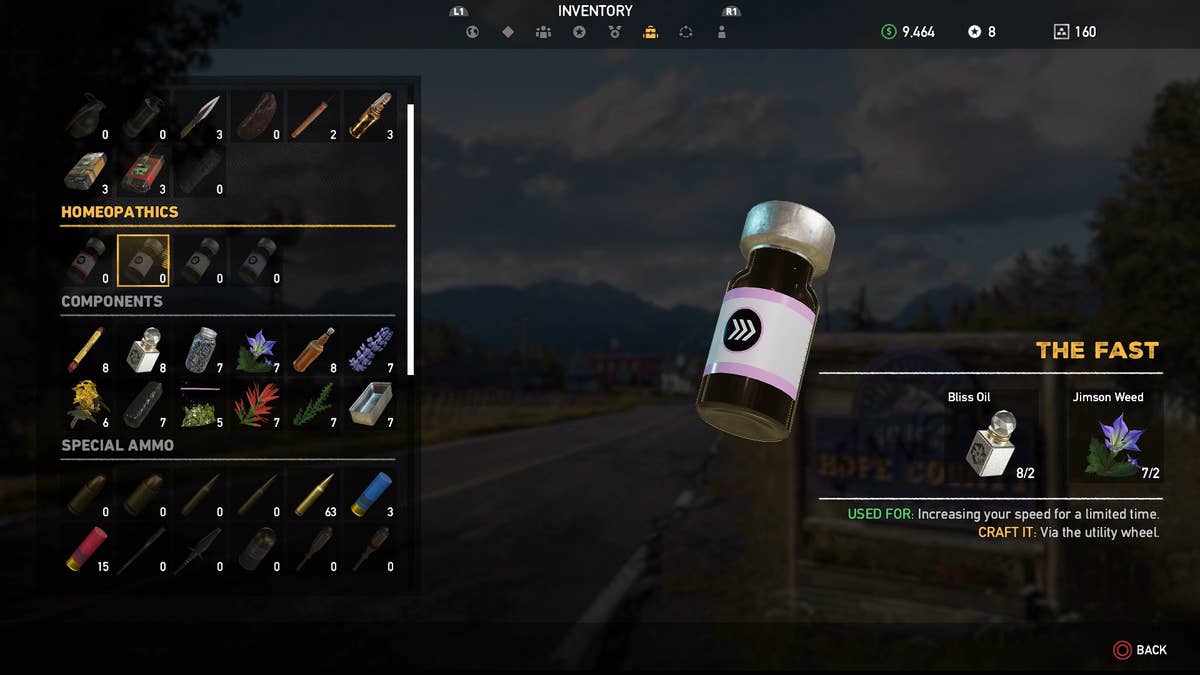Select the brass rifle round with 63

point(314,494)
